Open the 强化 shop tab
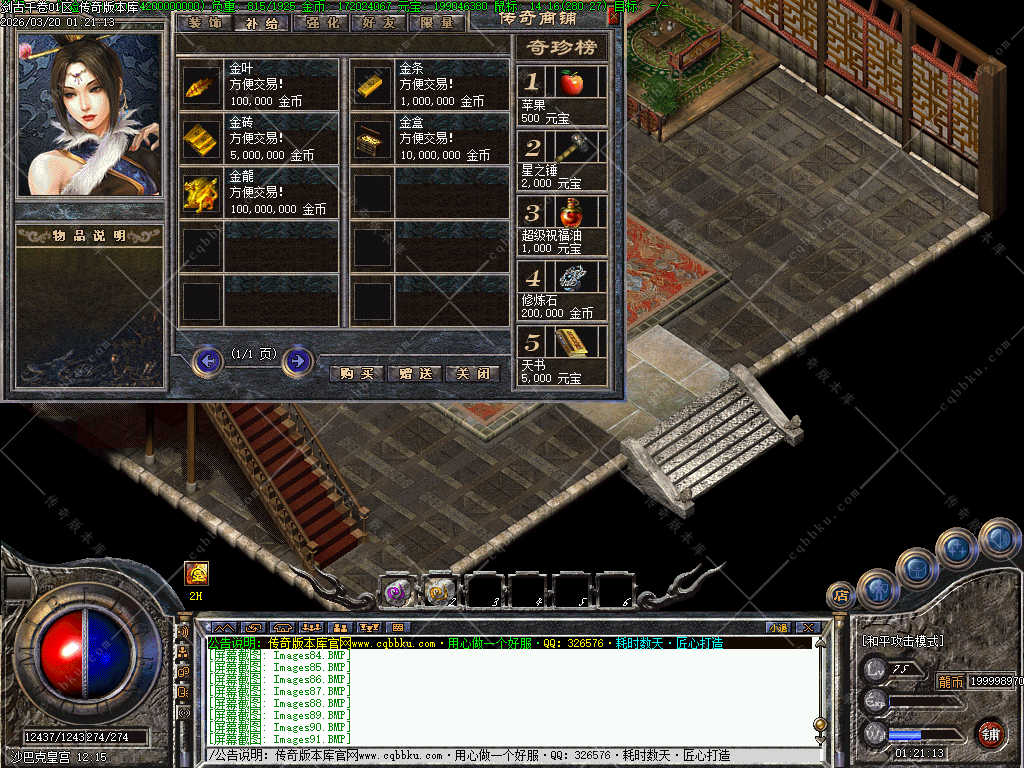 (321, 22)
